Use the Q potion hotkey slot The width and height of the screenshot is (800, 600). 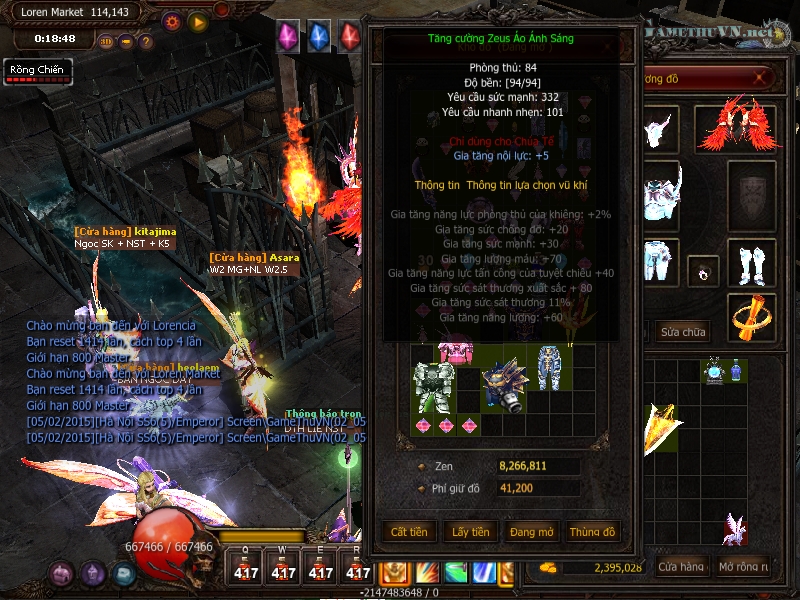click(x=245, y=568)
